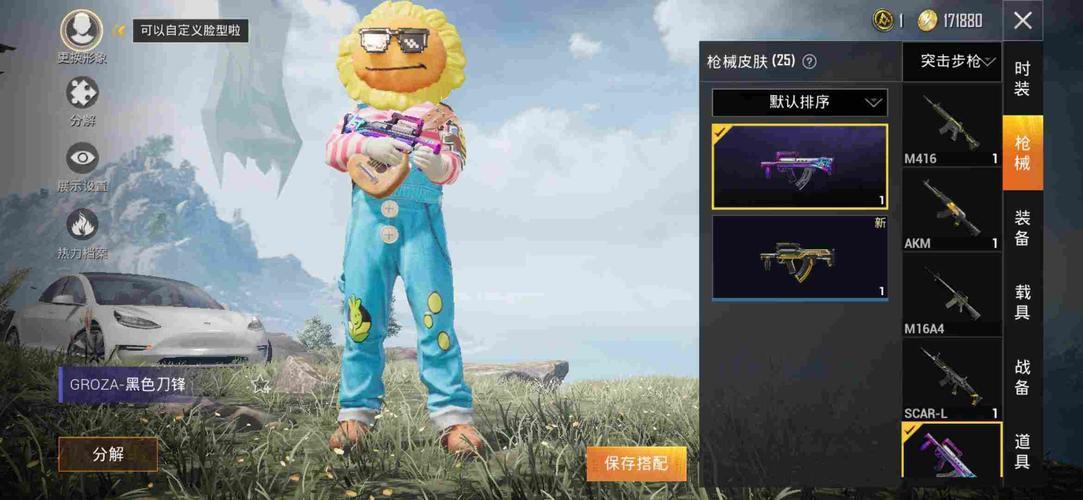Click the orange-bordered 分解 button
This screenshot has height=500, width=1083.
(108, 454)
